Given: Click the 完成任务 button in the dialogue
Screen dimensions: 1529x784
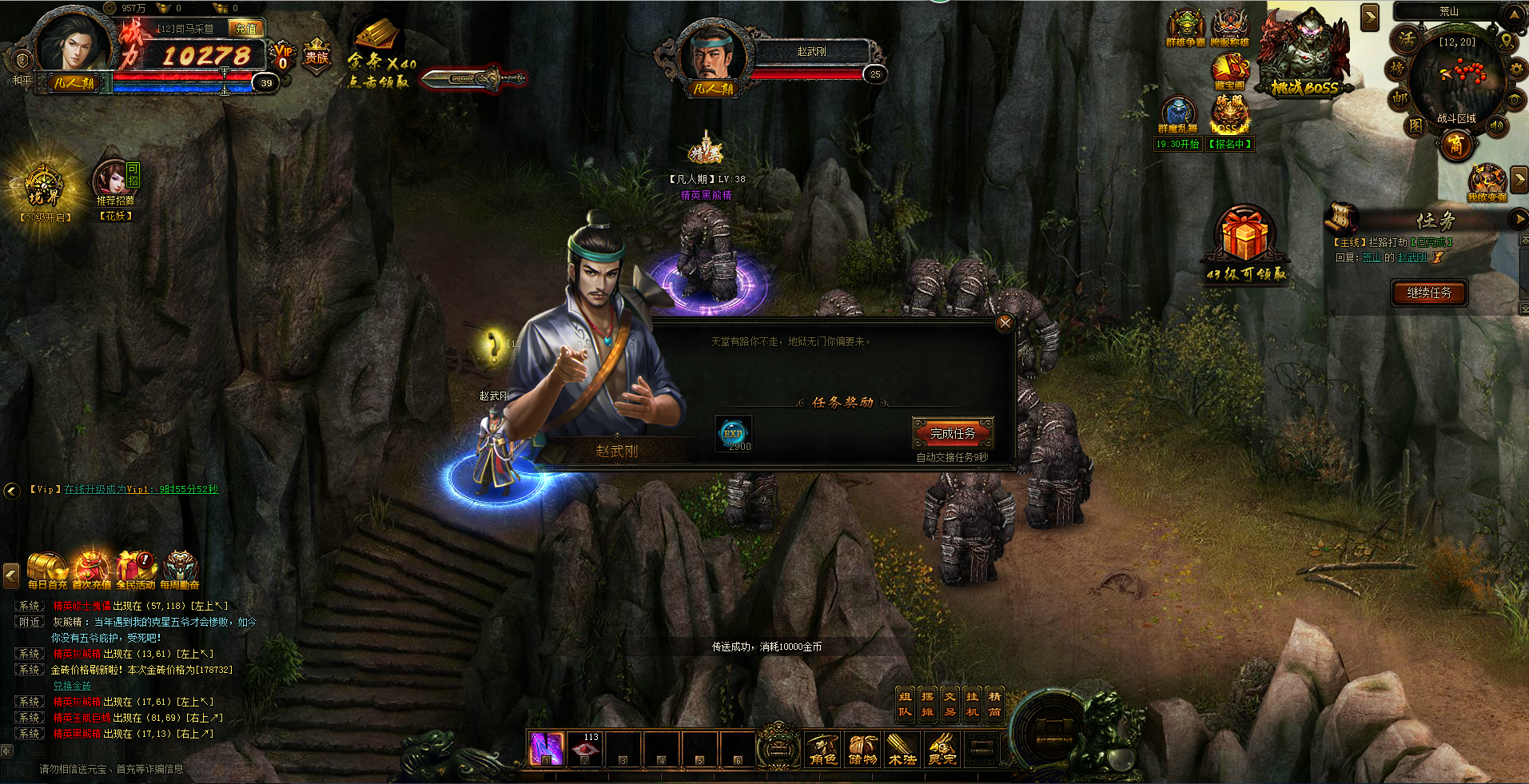Looking at the screenshot, I should [x=953, y=433].
